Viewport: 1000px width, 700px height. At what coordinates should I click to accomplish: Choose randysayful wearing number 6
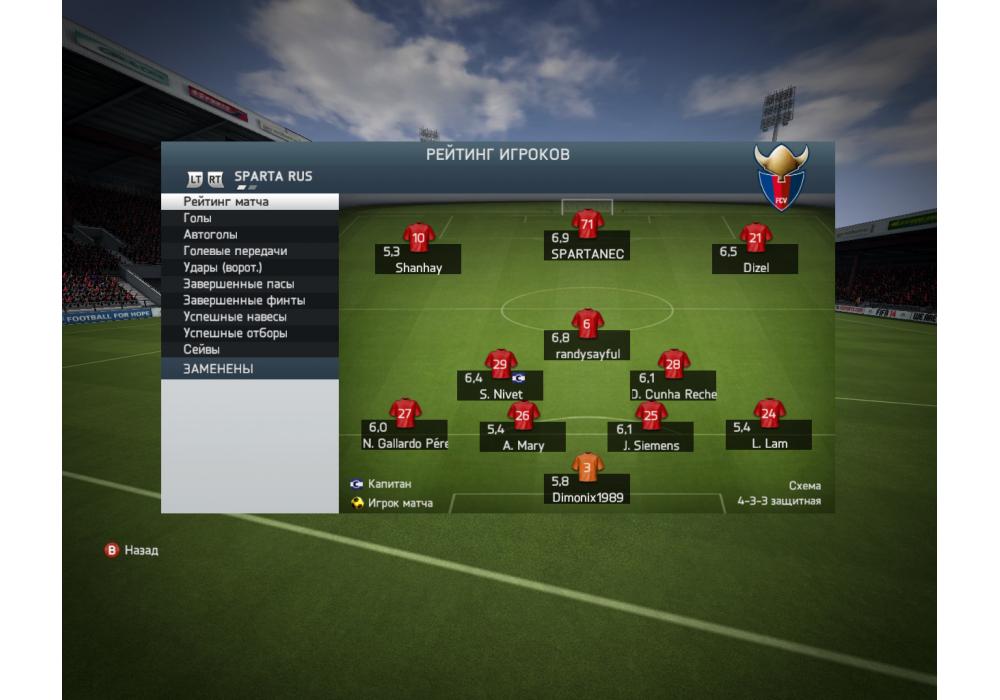[587, 324]
